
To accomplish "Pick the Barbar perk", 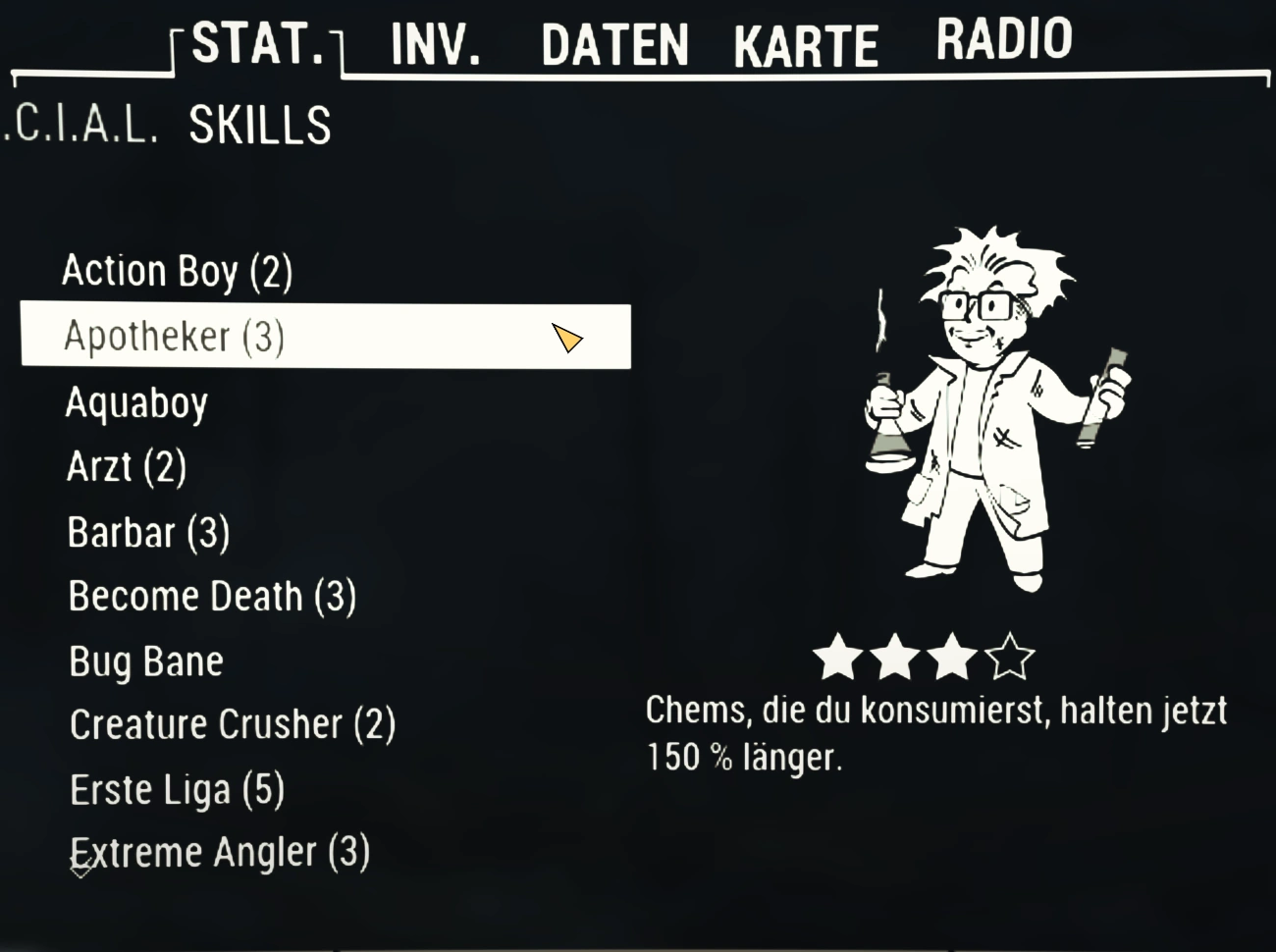I will tap(148, 533).
